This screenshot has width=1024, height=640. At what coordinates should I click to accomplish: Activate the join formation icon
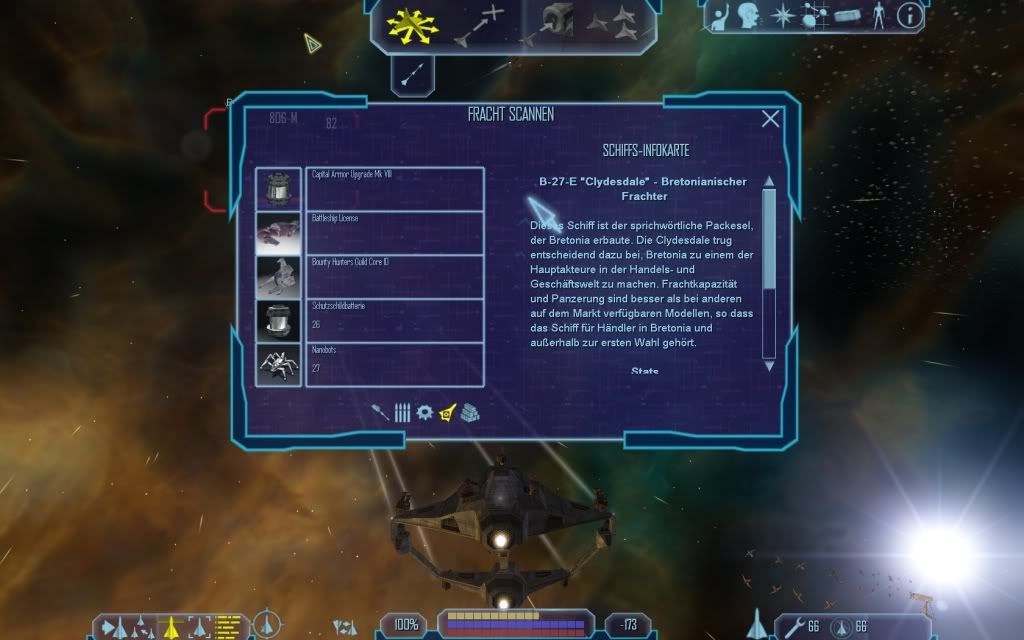point(610,22)
